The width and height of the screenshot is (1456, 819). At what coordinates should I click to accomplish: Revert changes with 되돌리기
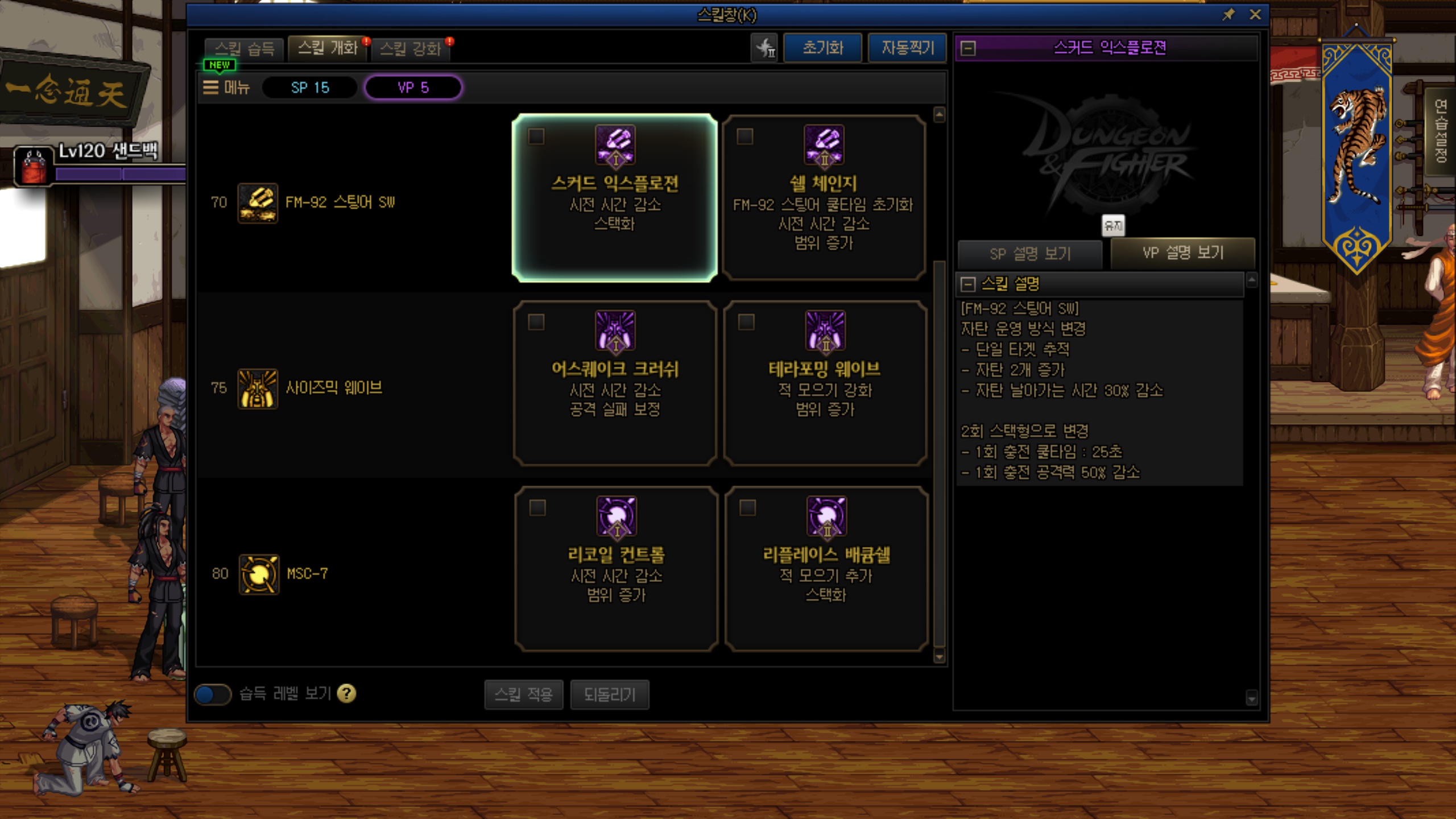(609, 694)
